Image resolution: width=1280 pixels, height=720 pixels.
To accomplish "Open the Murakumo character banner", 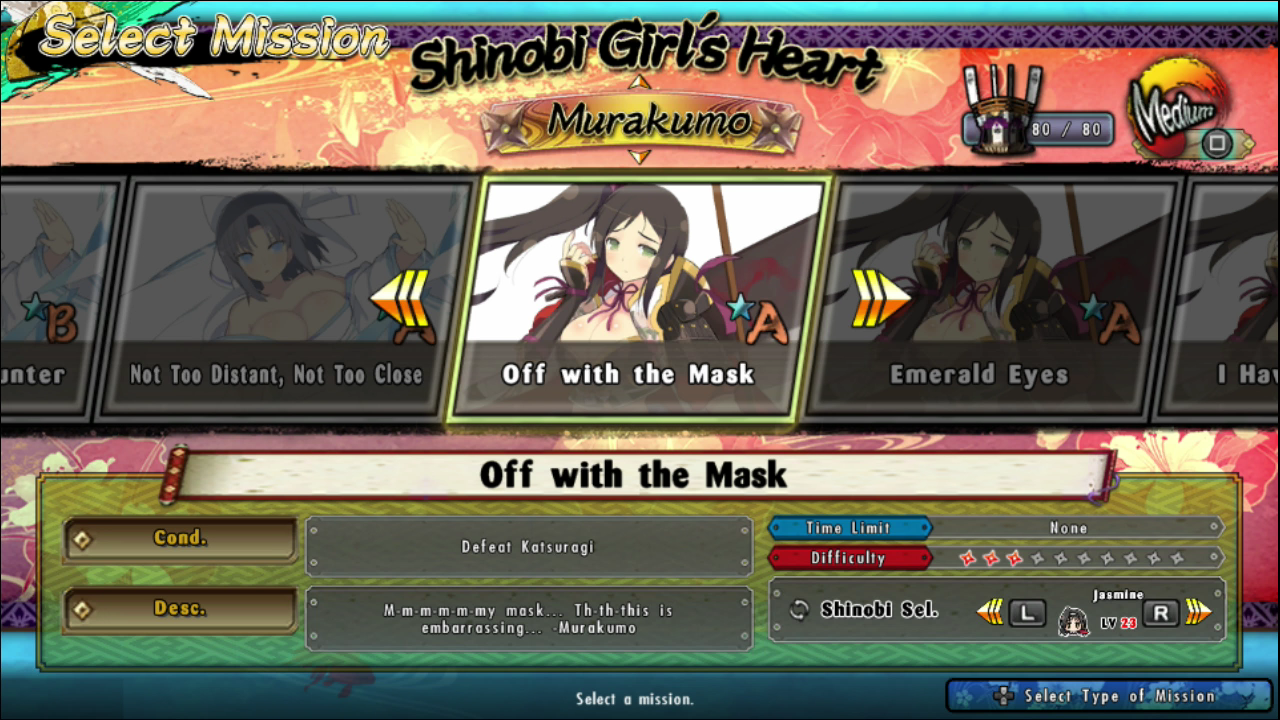I will (x=640, y=121).
